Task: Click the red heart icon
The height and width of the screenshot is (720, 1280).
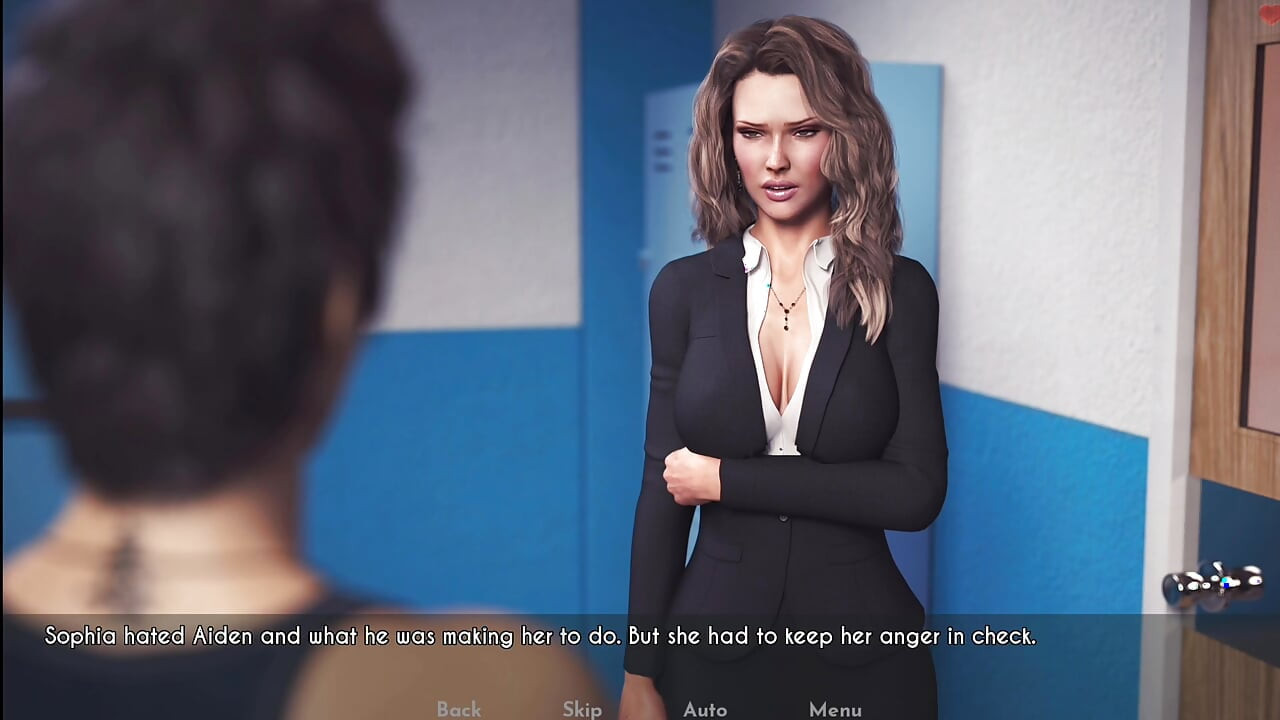Action: coord(1268,15)
